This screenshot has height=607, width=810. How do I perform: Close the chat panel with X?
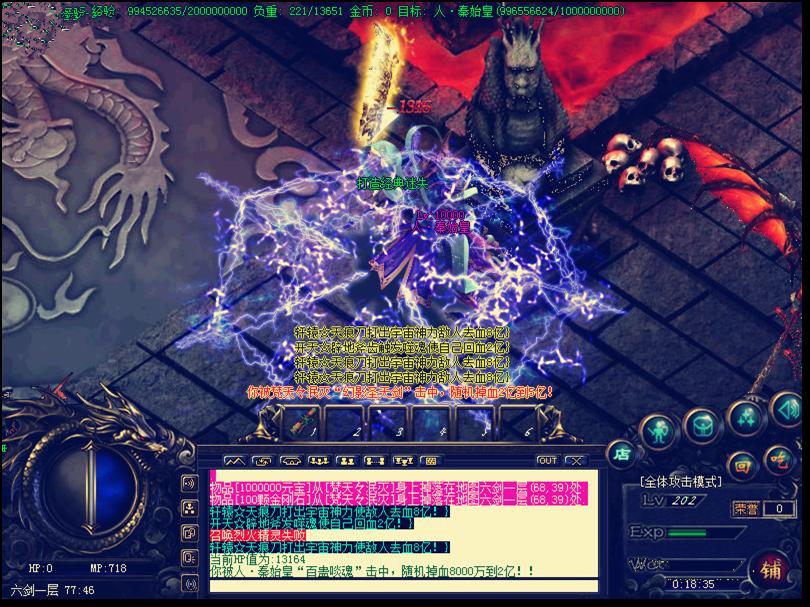tap(575, 461)
